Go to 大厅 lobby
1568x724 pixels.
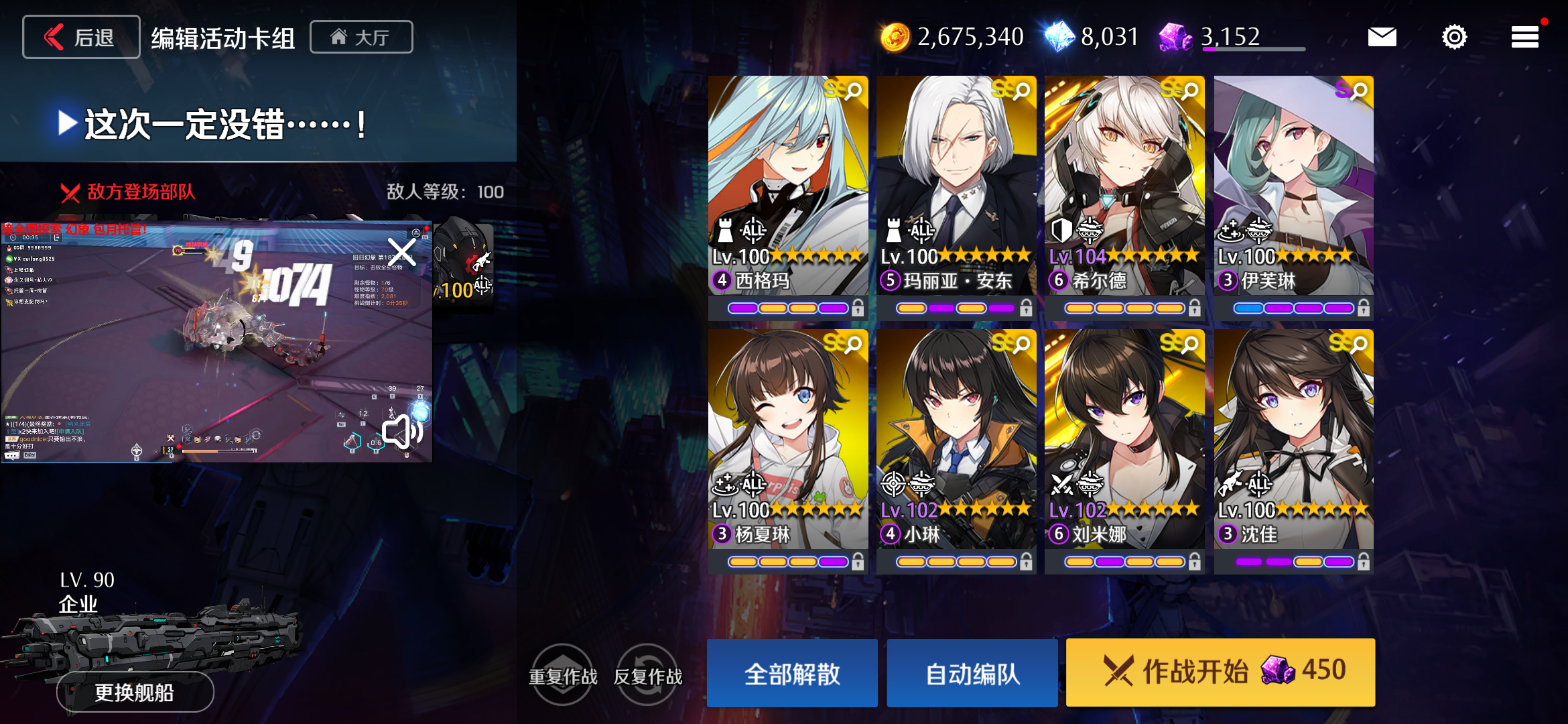(x=361, y=37)
